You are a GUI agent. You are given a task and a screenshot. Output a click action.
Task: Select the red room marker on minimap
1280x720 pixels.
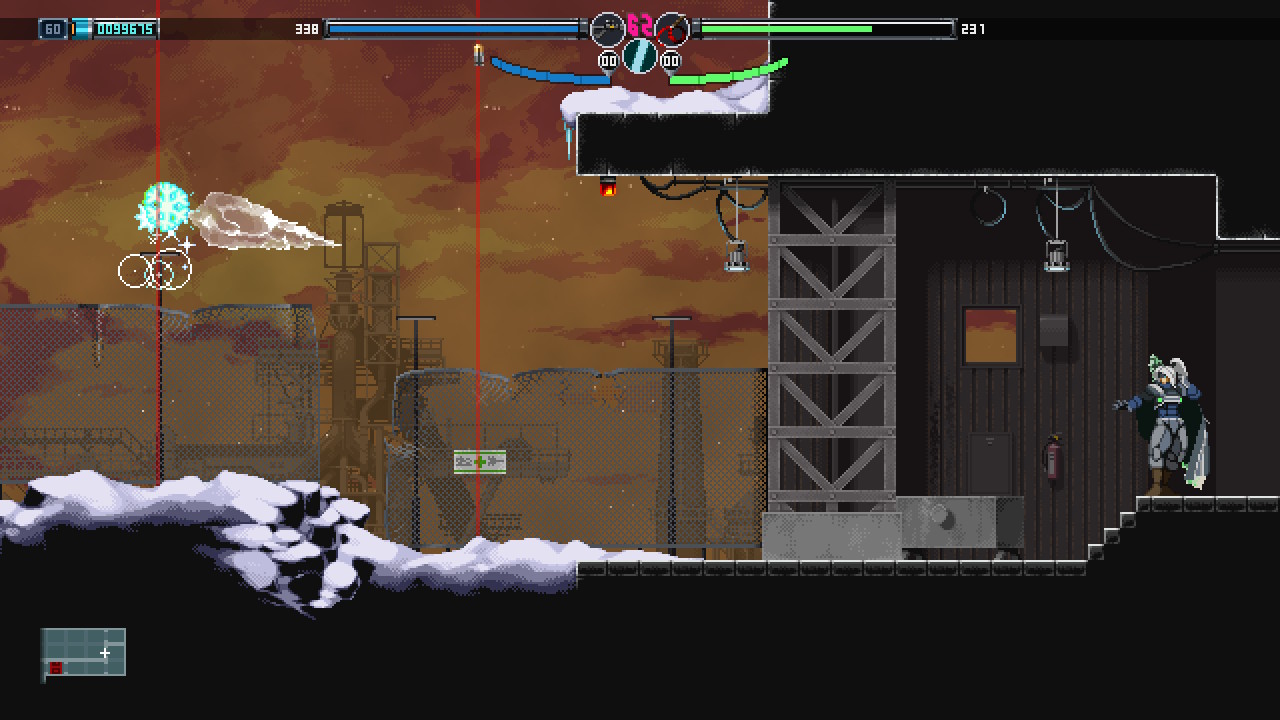[x=56, y=667]
